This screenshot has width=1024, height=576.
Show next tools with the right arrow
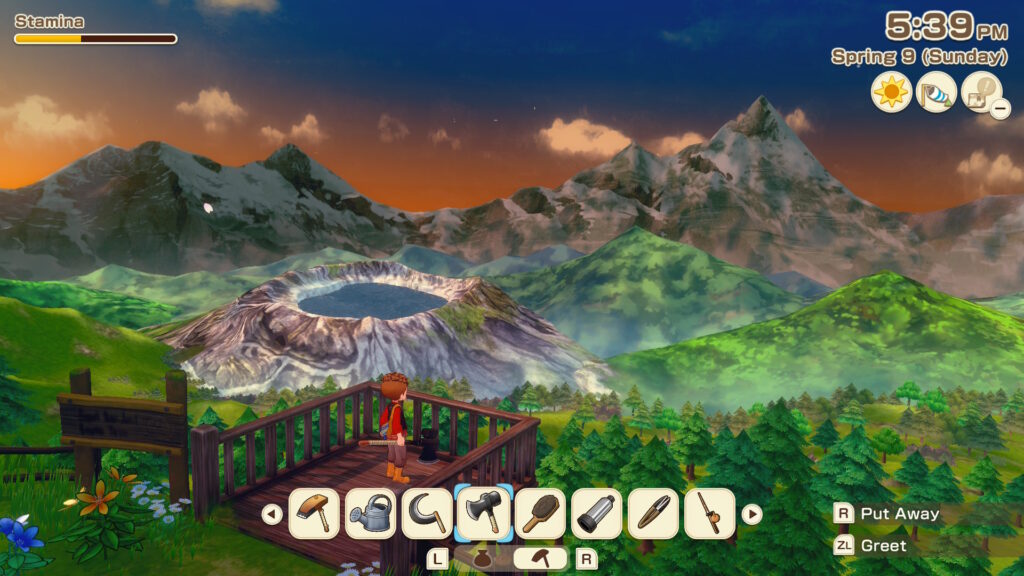coord(752,514)
